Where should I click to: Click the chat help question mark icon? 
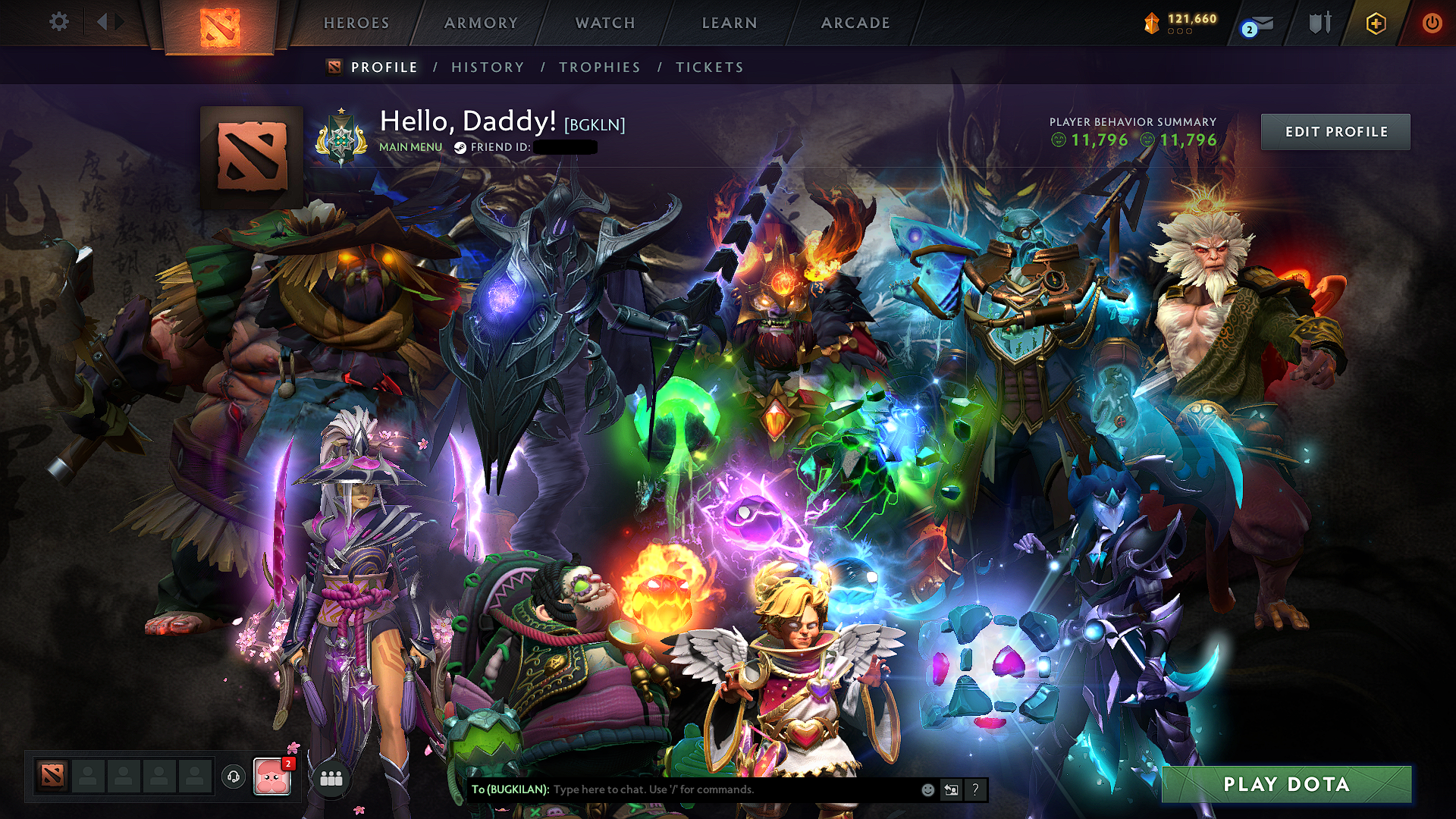pos(976,789)
